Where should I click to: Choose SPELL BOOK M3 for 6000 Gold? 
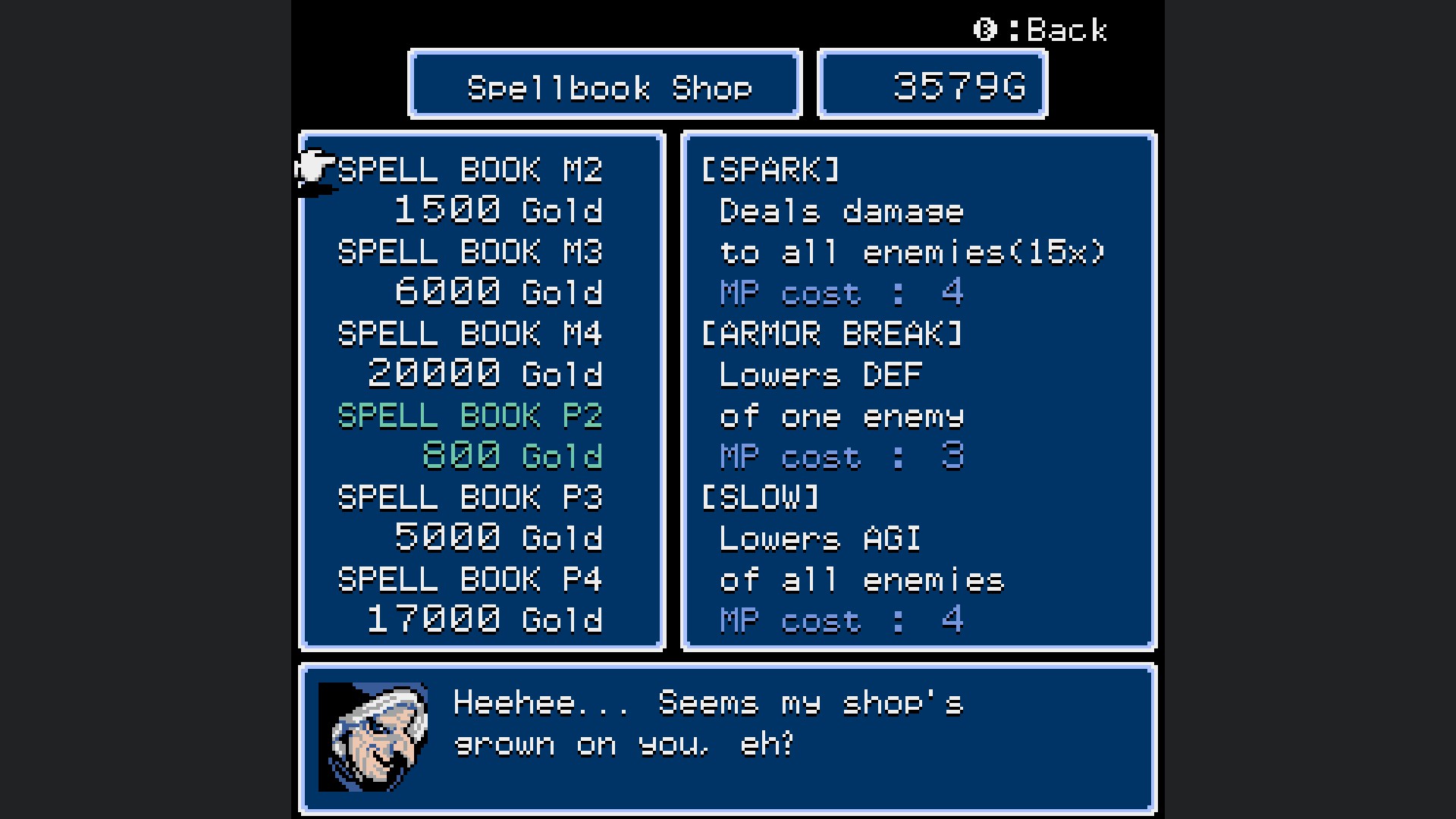click(x=469, y=253)
